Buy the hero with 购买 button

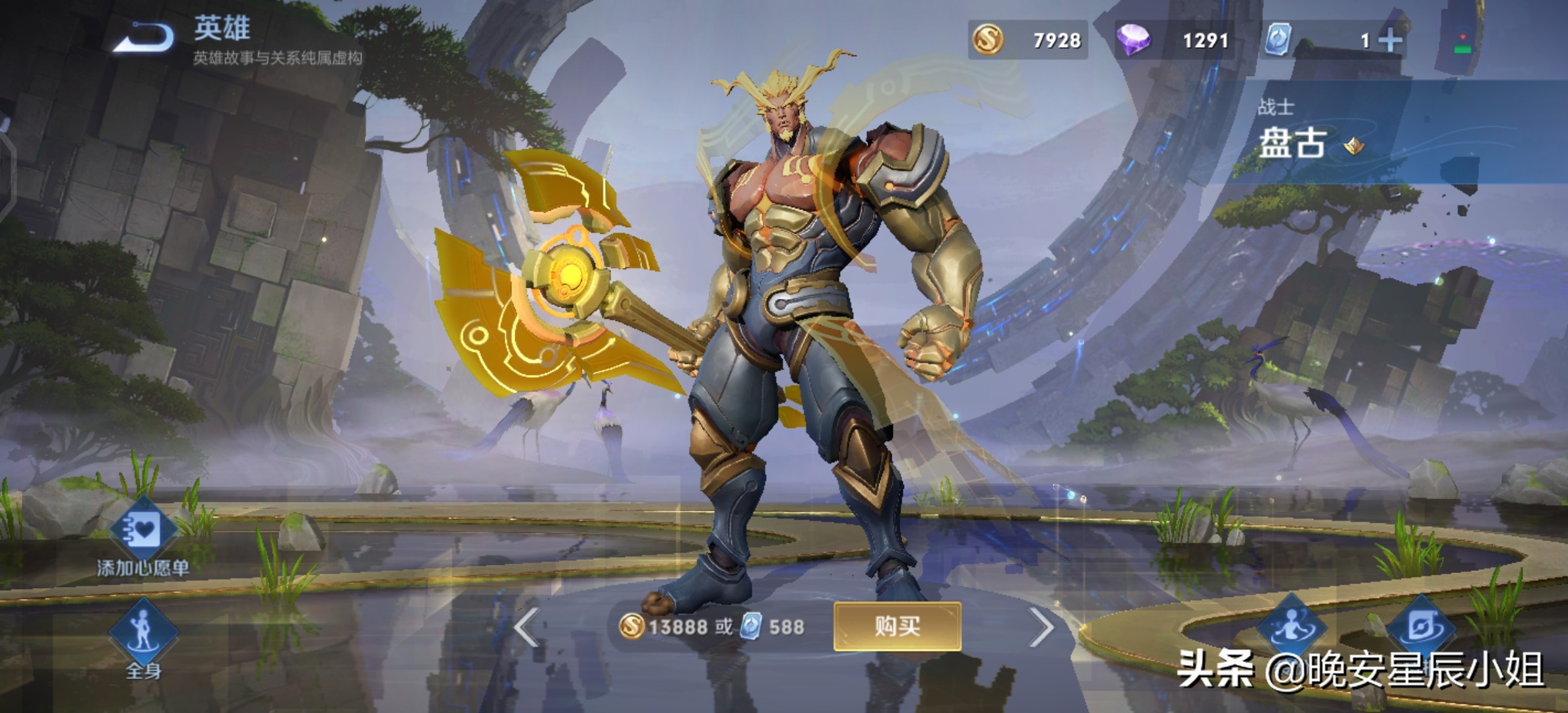coord(897,626)
